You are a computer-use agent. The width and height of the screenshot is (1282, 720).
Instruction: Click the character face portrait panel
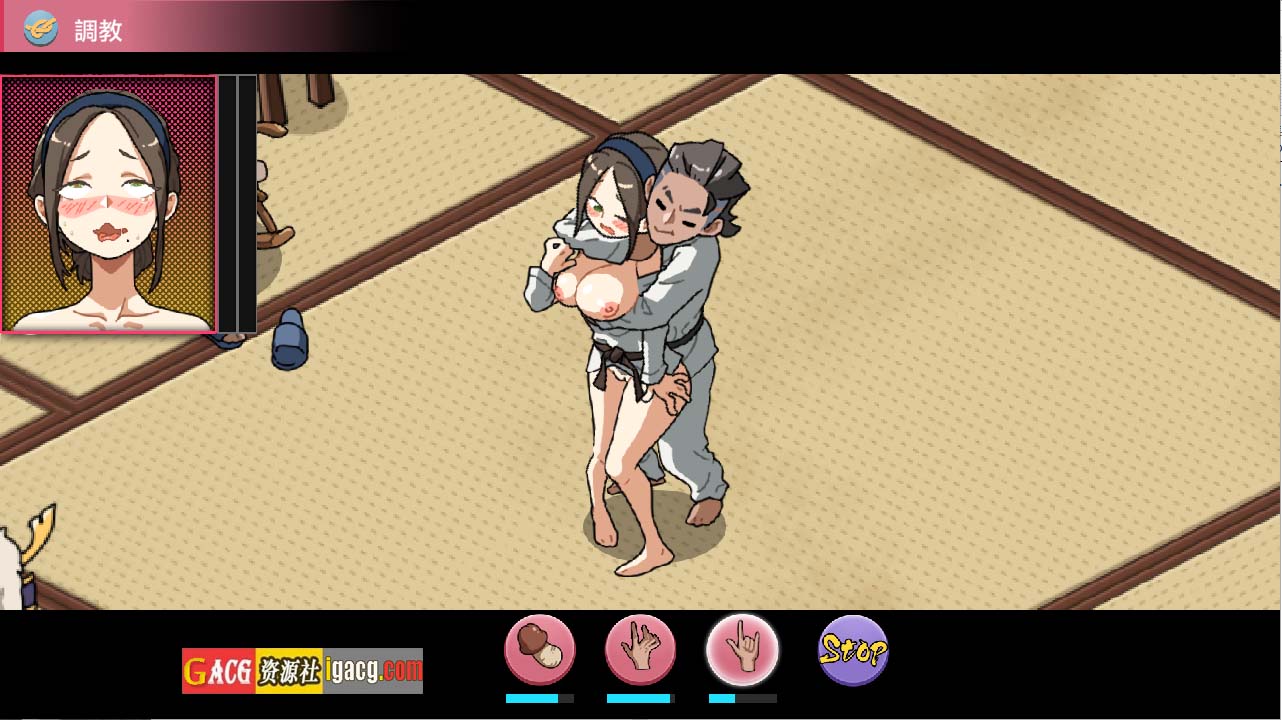point(109,204)
